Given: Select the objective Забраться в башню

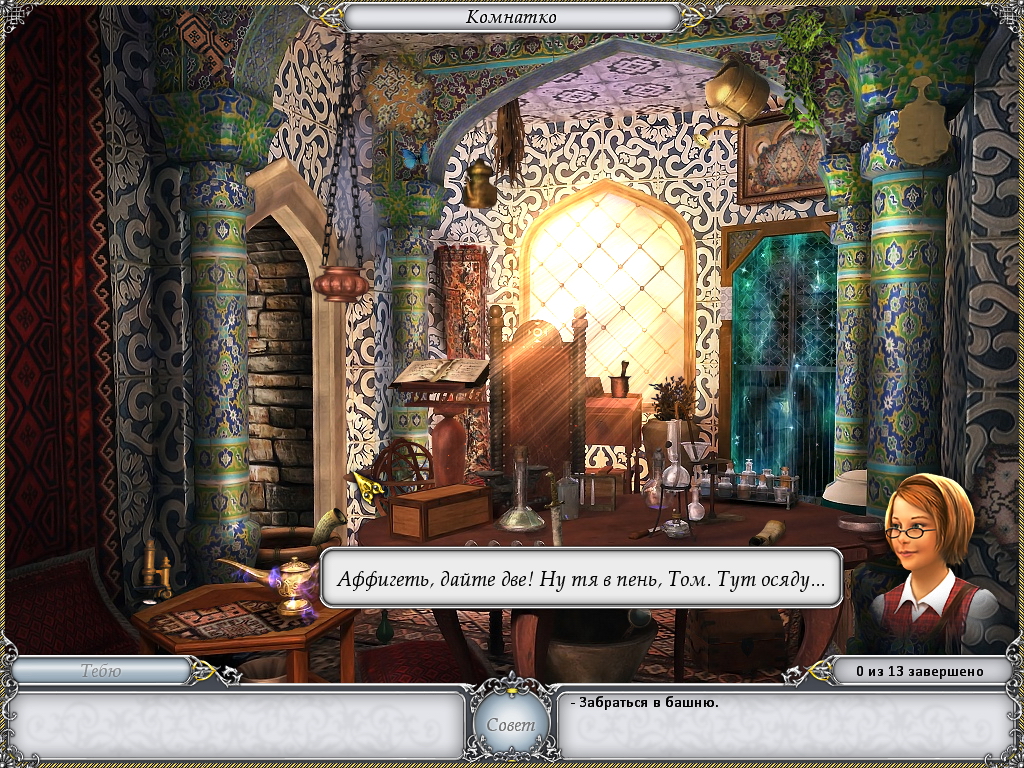Looking at the screenshot, I should pos(648,702).
